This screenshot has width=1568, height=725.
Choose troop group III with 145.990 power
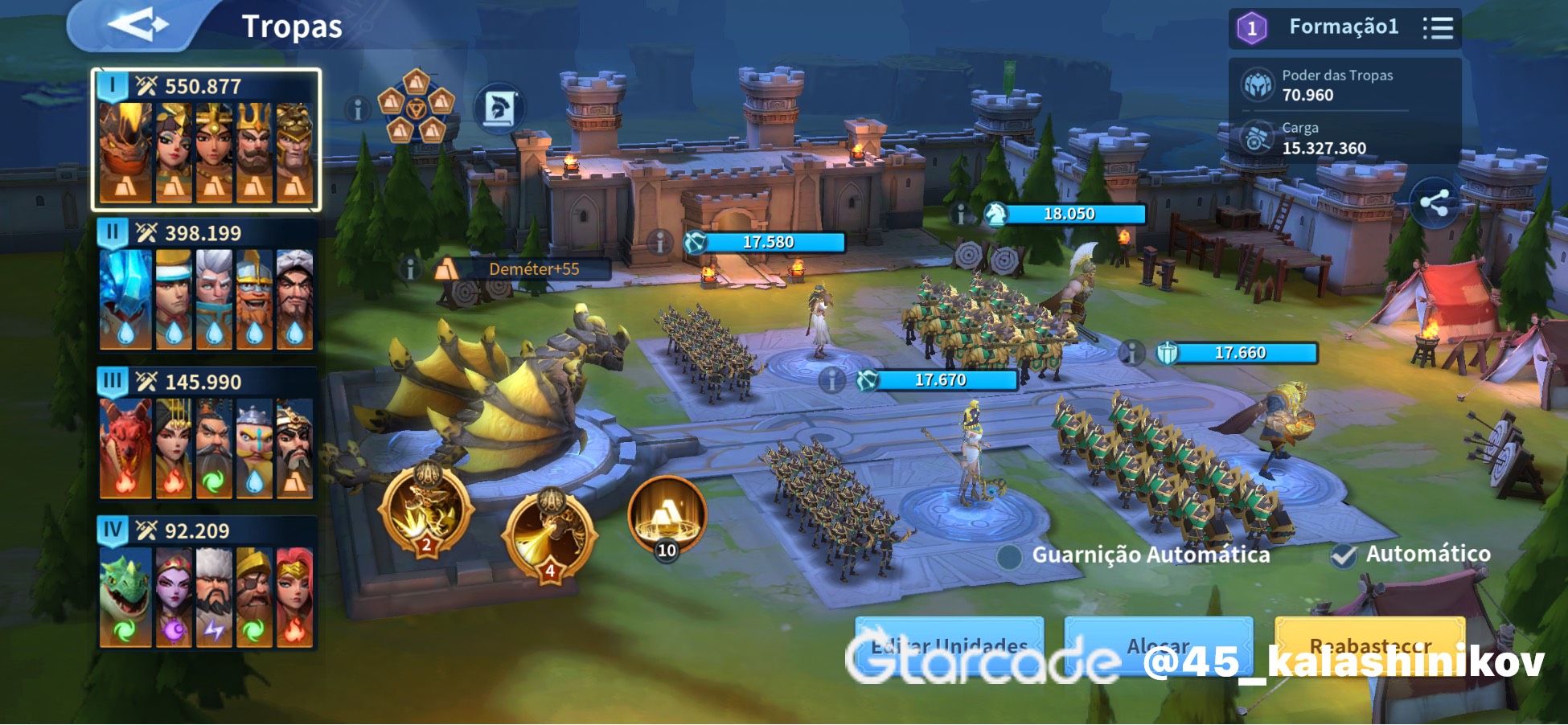coord(206,436)
